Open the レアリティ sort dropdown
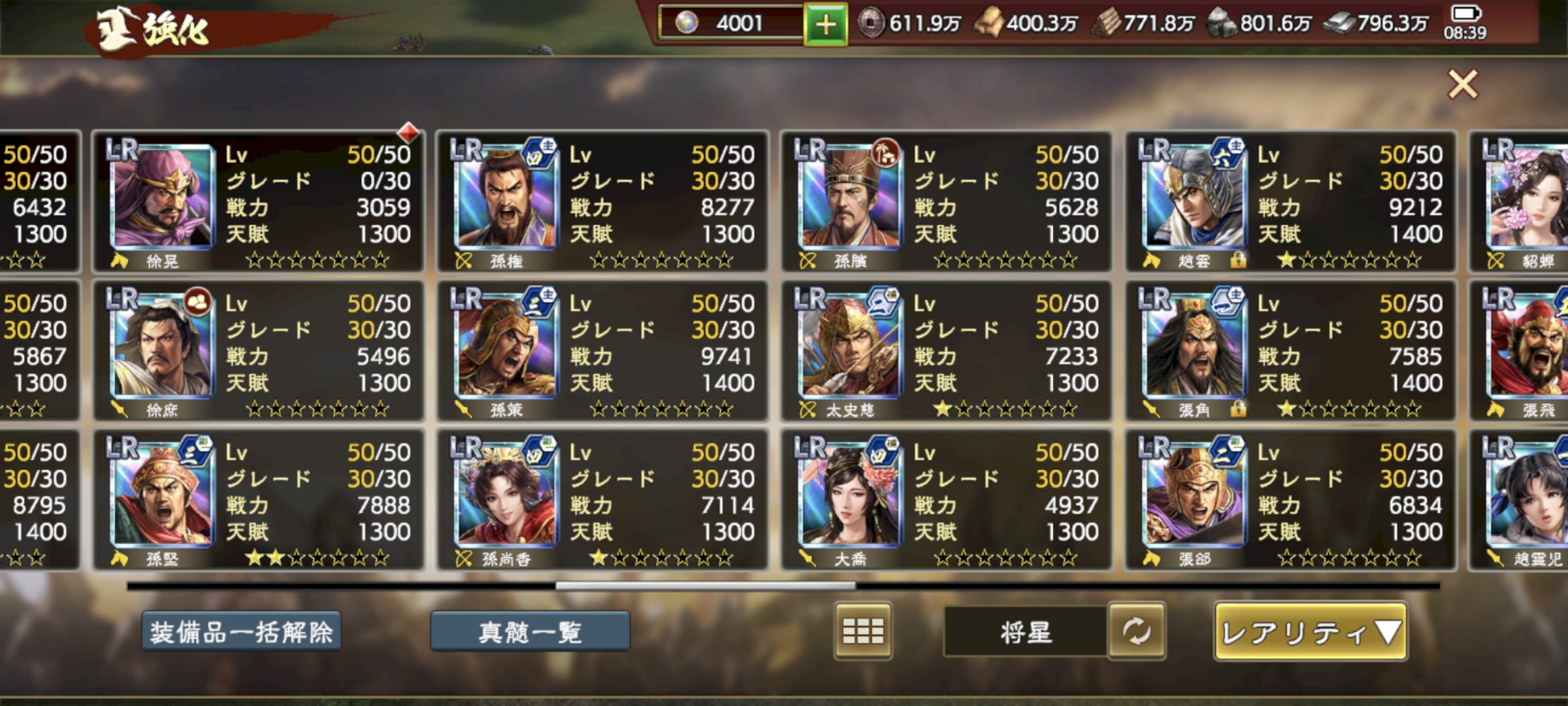 [x=1311, y=631]
